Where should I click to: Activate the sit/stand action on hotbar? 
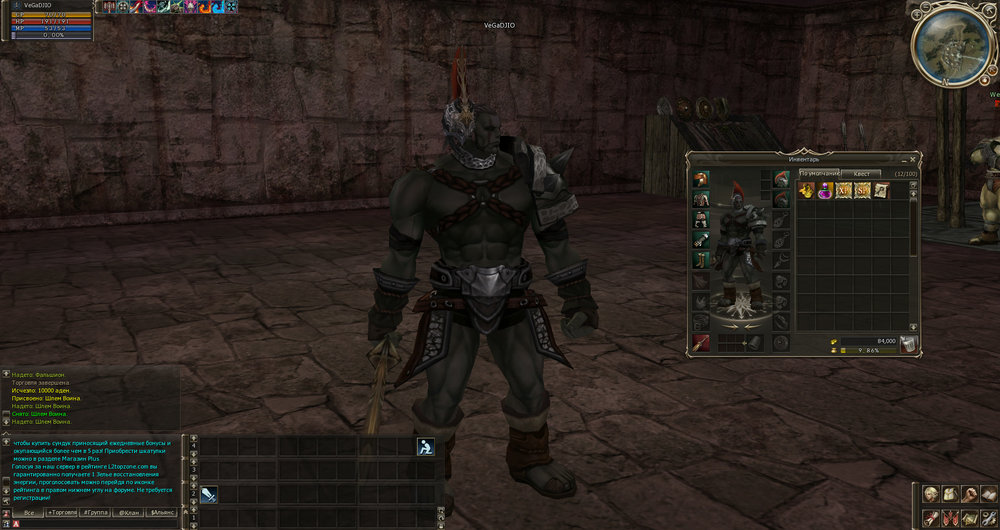(x=425, y=447)
